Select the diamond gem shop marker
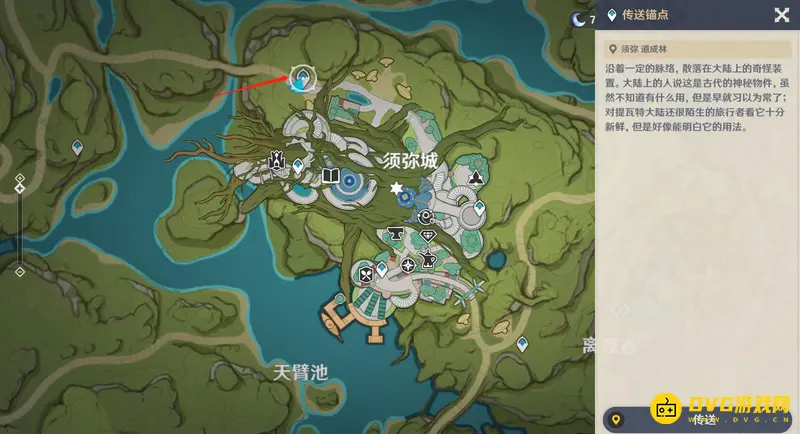This screenshot has width=800, height=434. [428, 235]
